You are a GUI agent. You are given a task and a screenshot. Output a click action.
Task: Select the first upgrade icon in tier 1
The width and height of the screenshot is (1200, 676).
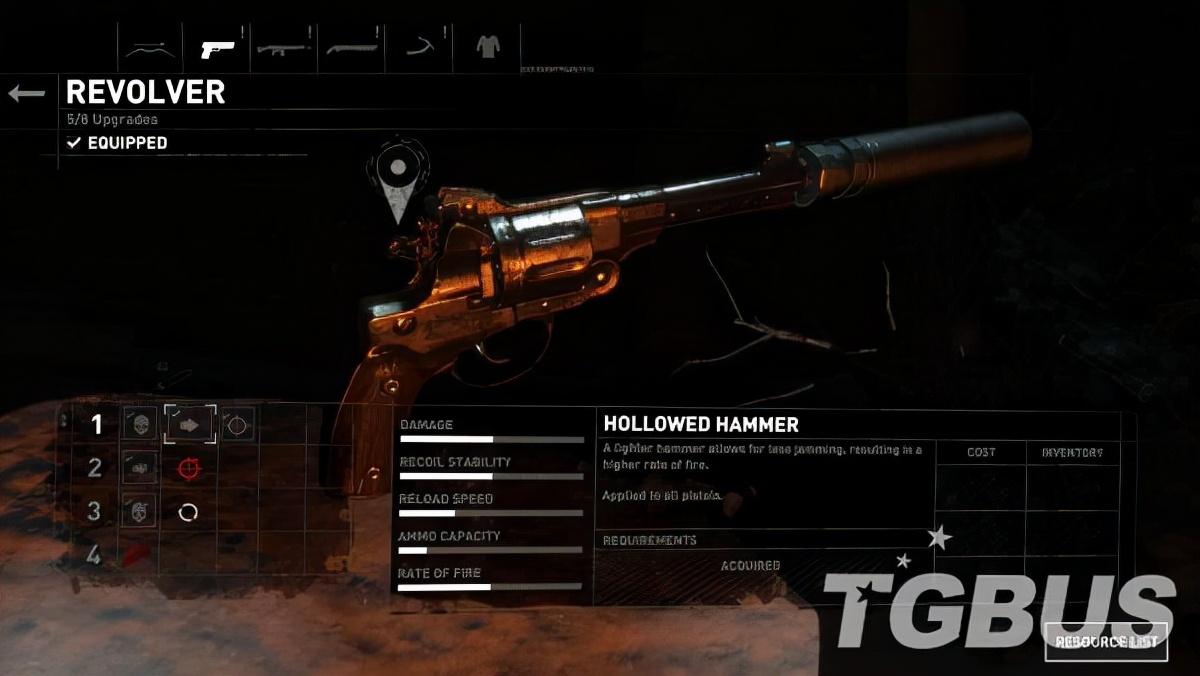pyautogui.click(x=140, y=424)
